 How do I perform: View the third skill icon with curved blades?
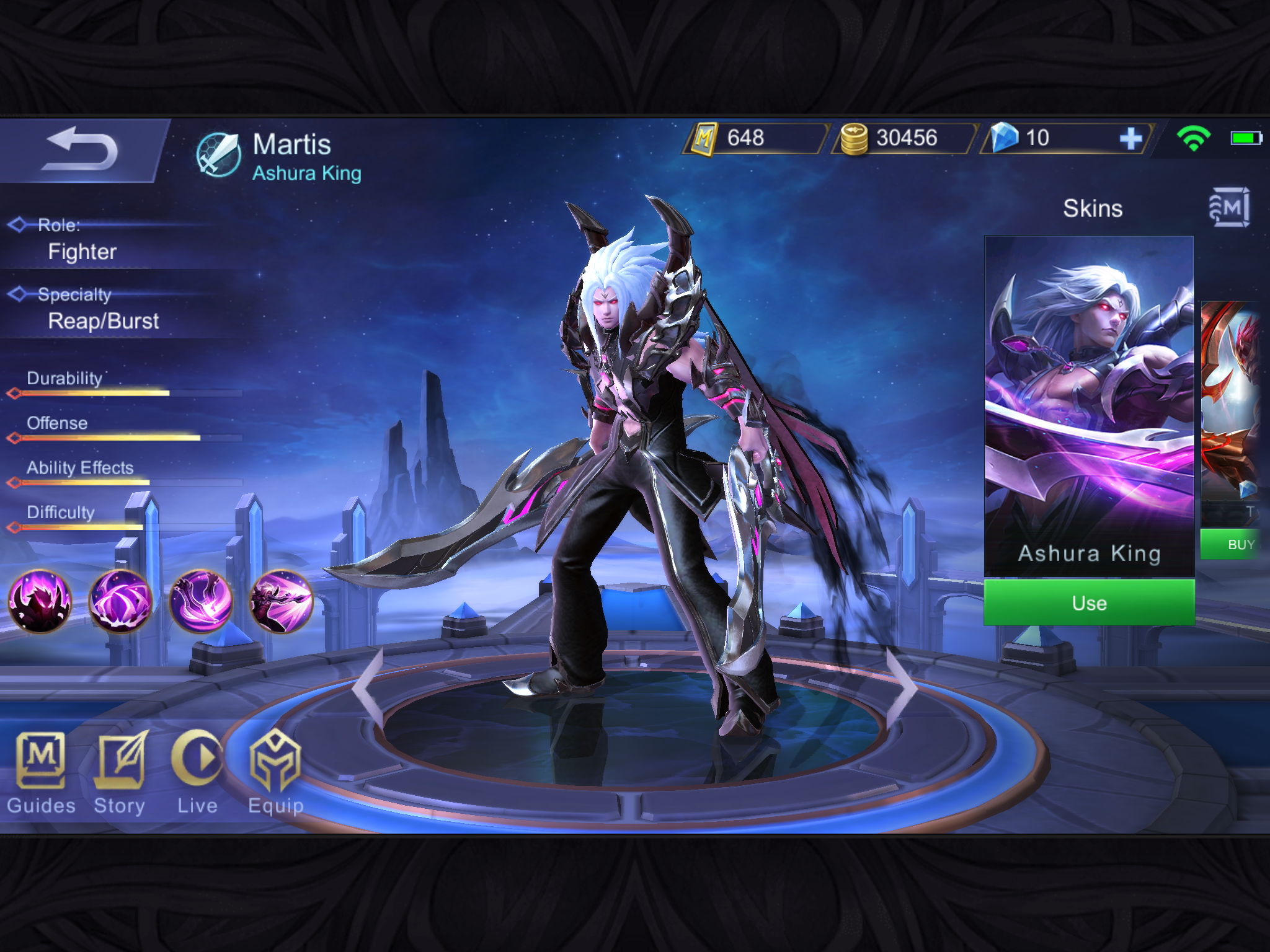[201, 601]
